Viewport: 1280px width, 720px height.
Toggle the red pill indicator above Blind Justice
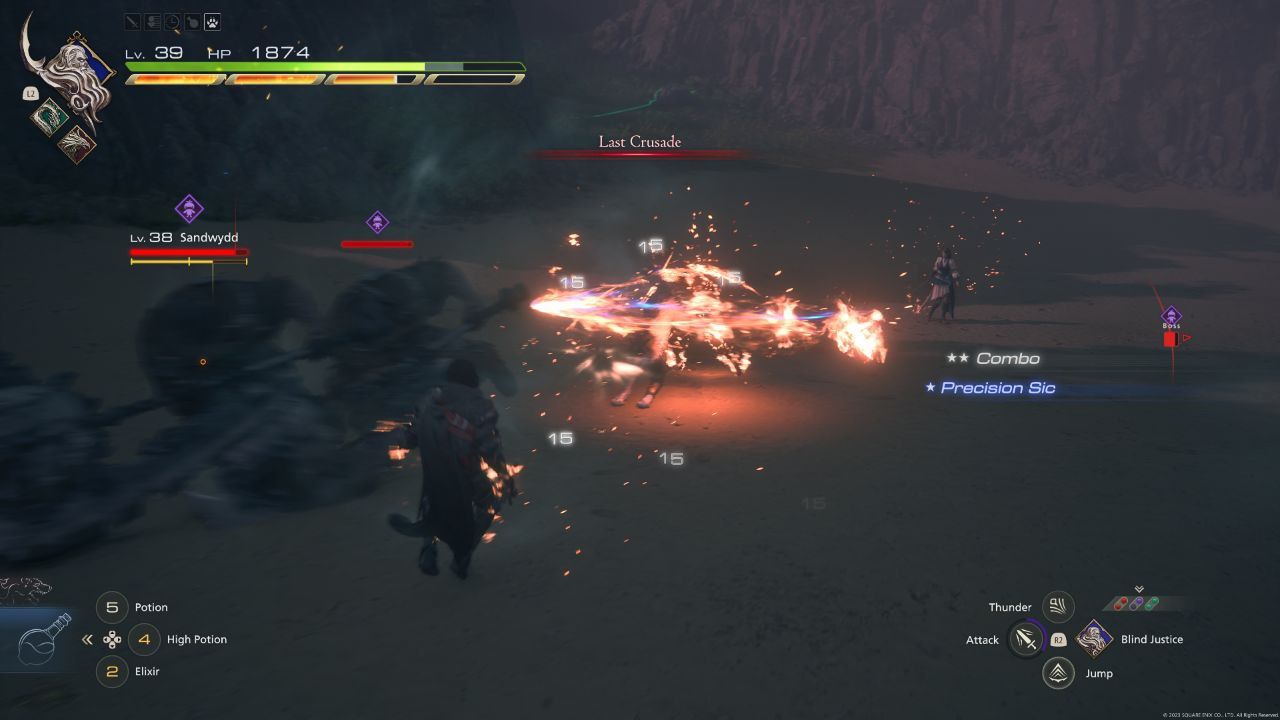tap(1121, 602)
